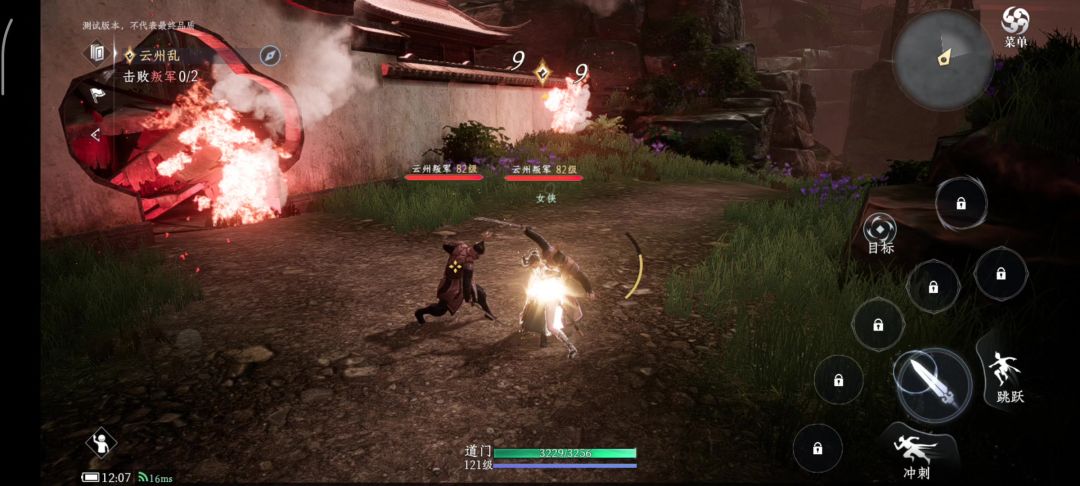
Task: Open the circular minimap
Action: [942, 60]
